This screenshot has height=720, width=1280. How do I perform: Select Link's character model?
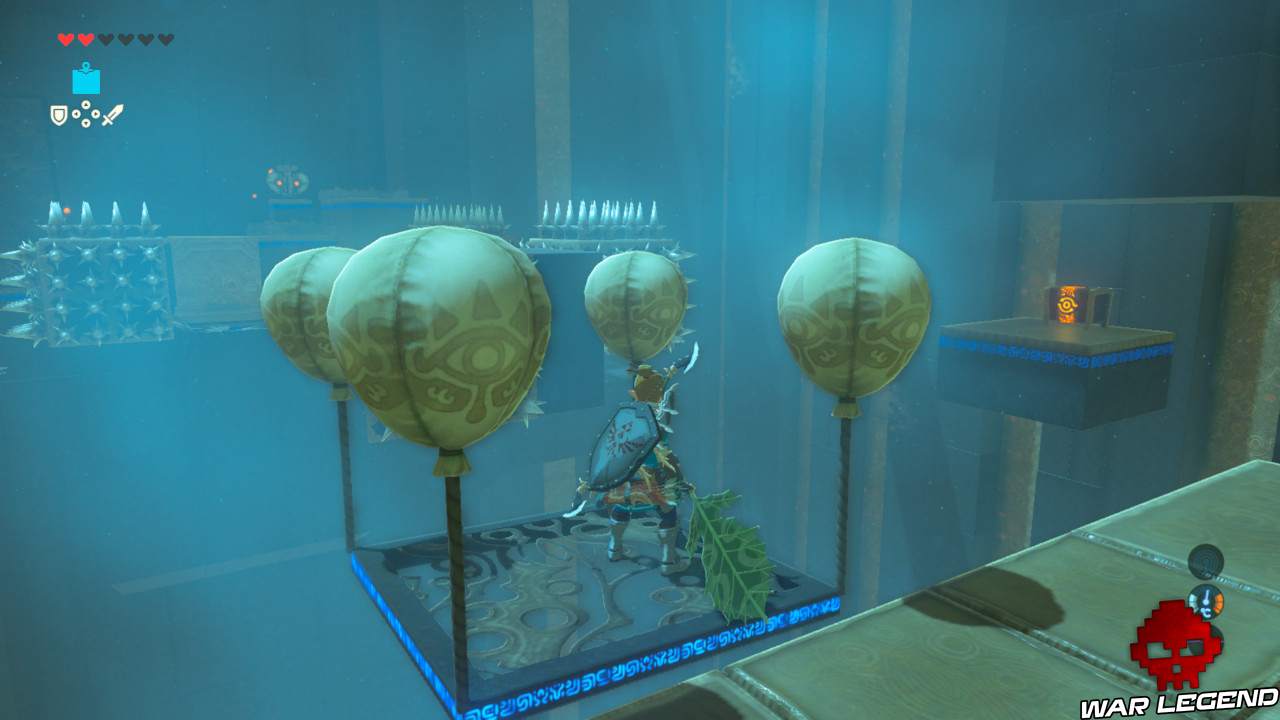640,460
